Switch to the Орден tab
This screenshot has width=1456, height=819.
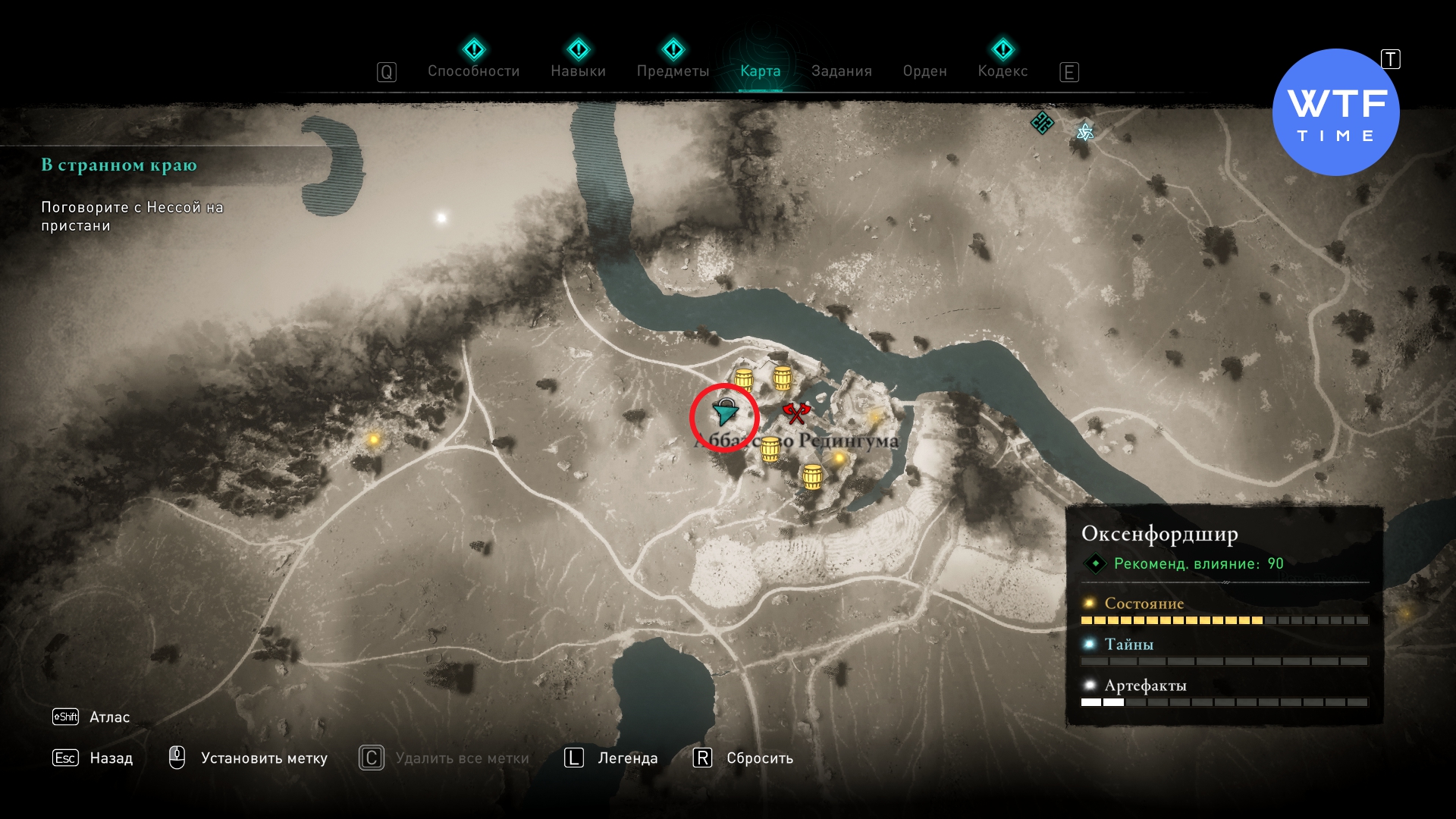click(x=924, y=71)
